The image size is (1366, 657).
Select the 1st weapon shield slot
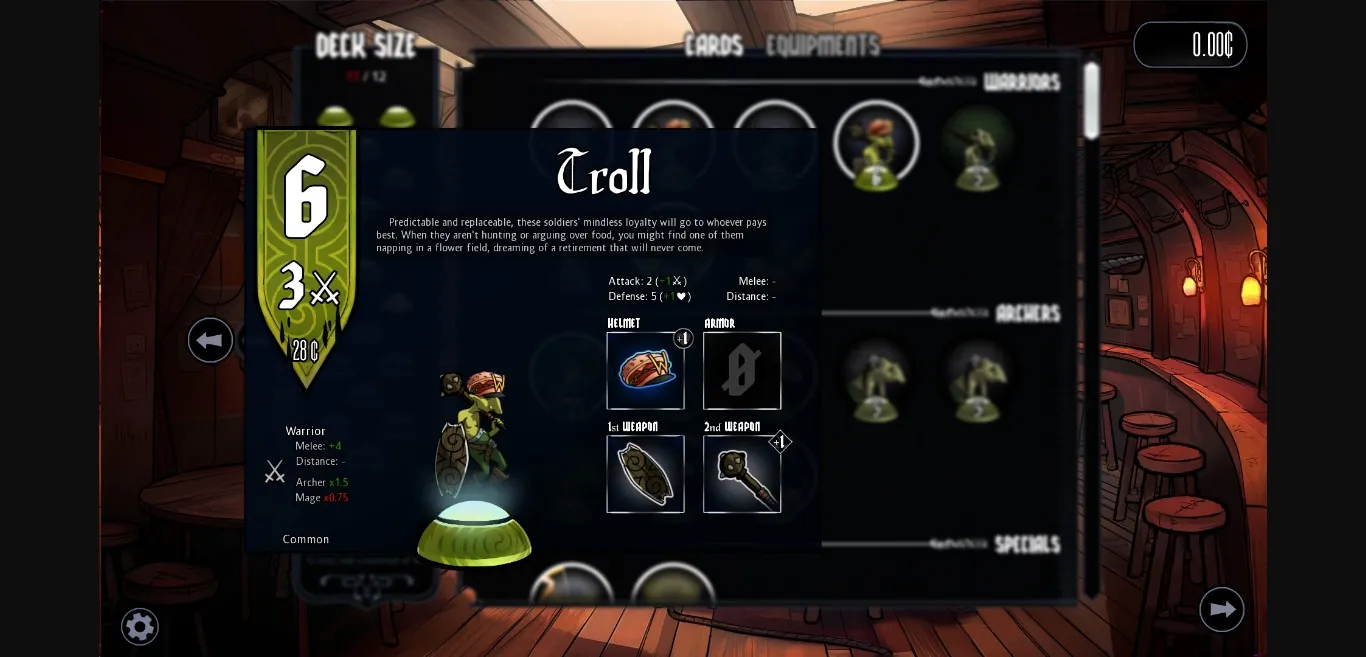645,474
